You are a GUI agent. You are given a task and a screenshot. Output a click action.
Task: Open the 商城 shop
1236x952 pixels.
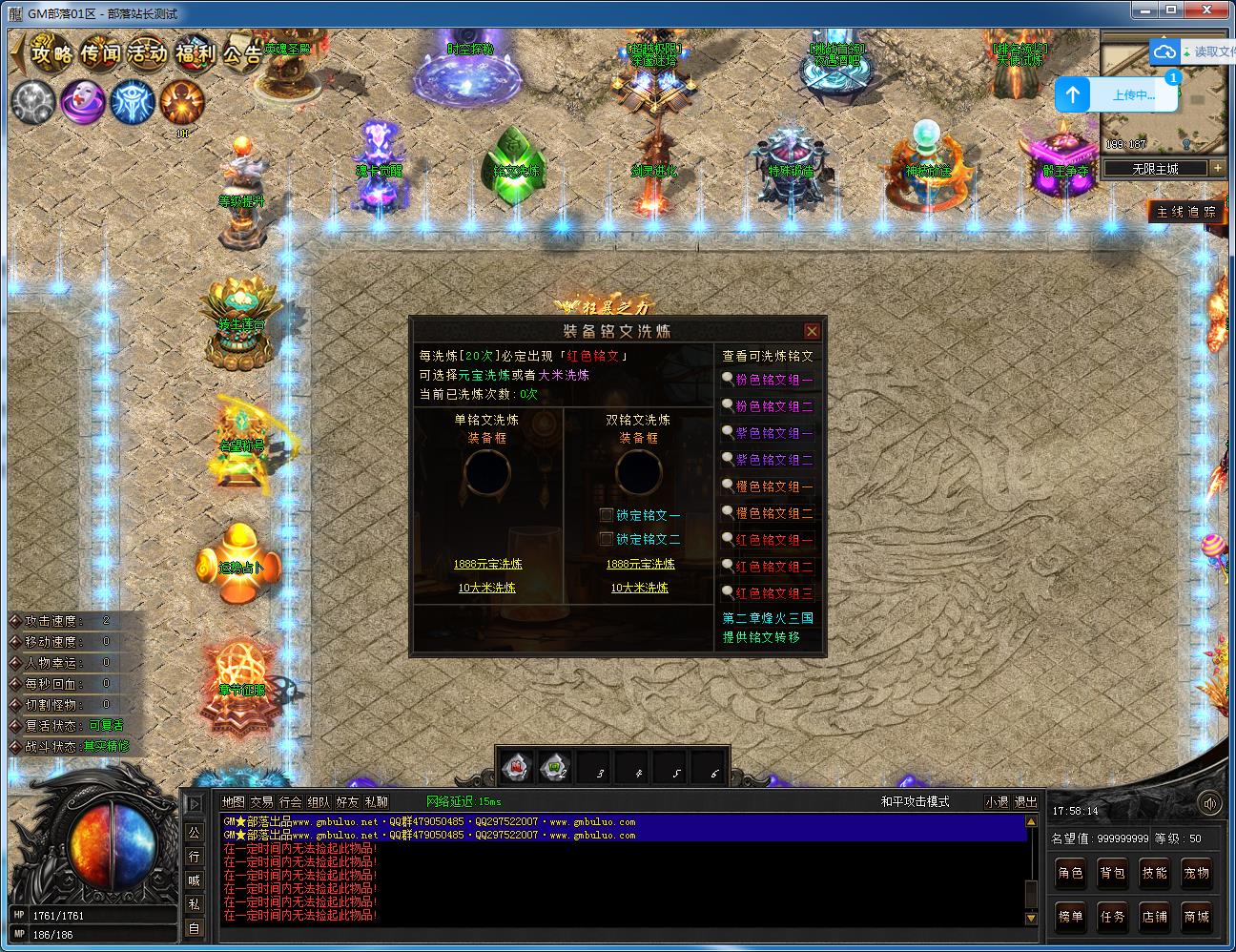[x=1197, y=917]
